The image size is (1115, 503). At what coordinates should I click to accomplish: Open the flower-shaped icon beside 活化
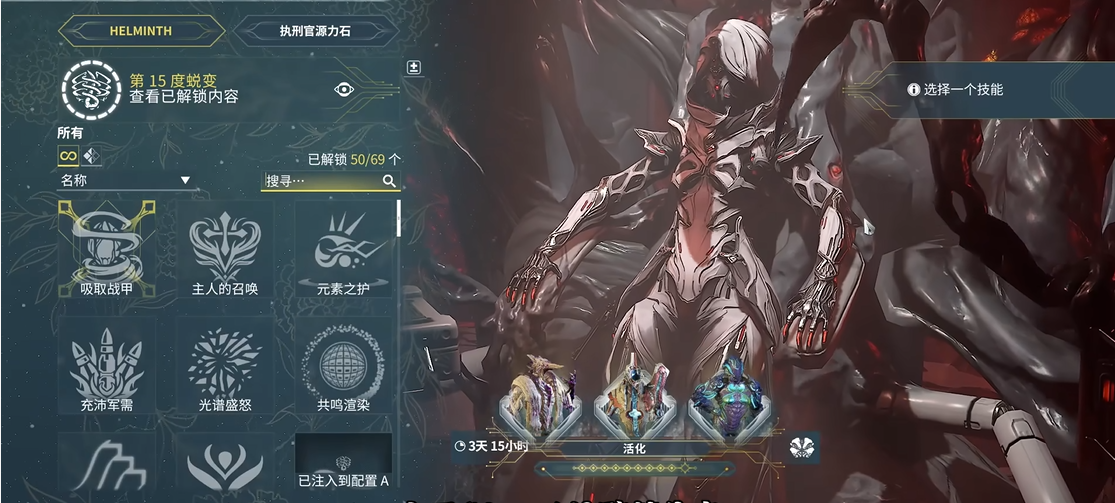tap(802, 447)
